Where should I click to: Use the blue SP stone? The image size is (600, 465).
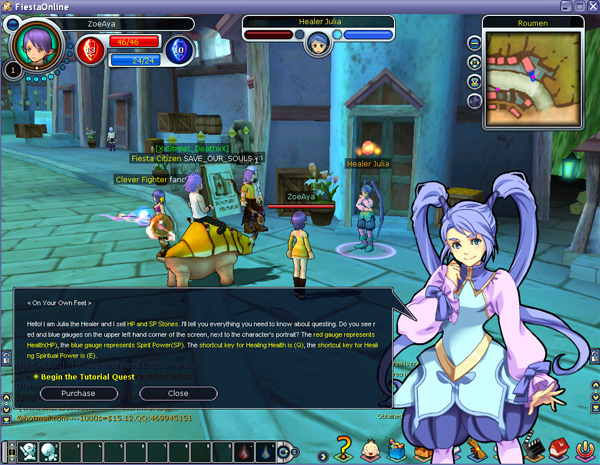coord(176,48)
